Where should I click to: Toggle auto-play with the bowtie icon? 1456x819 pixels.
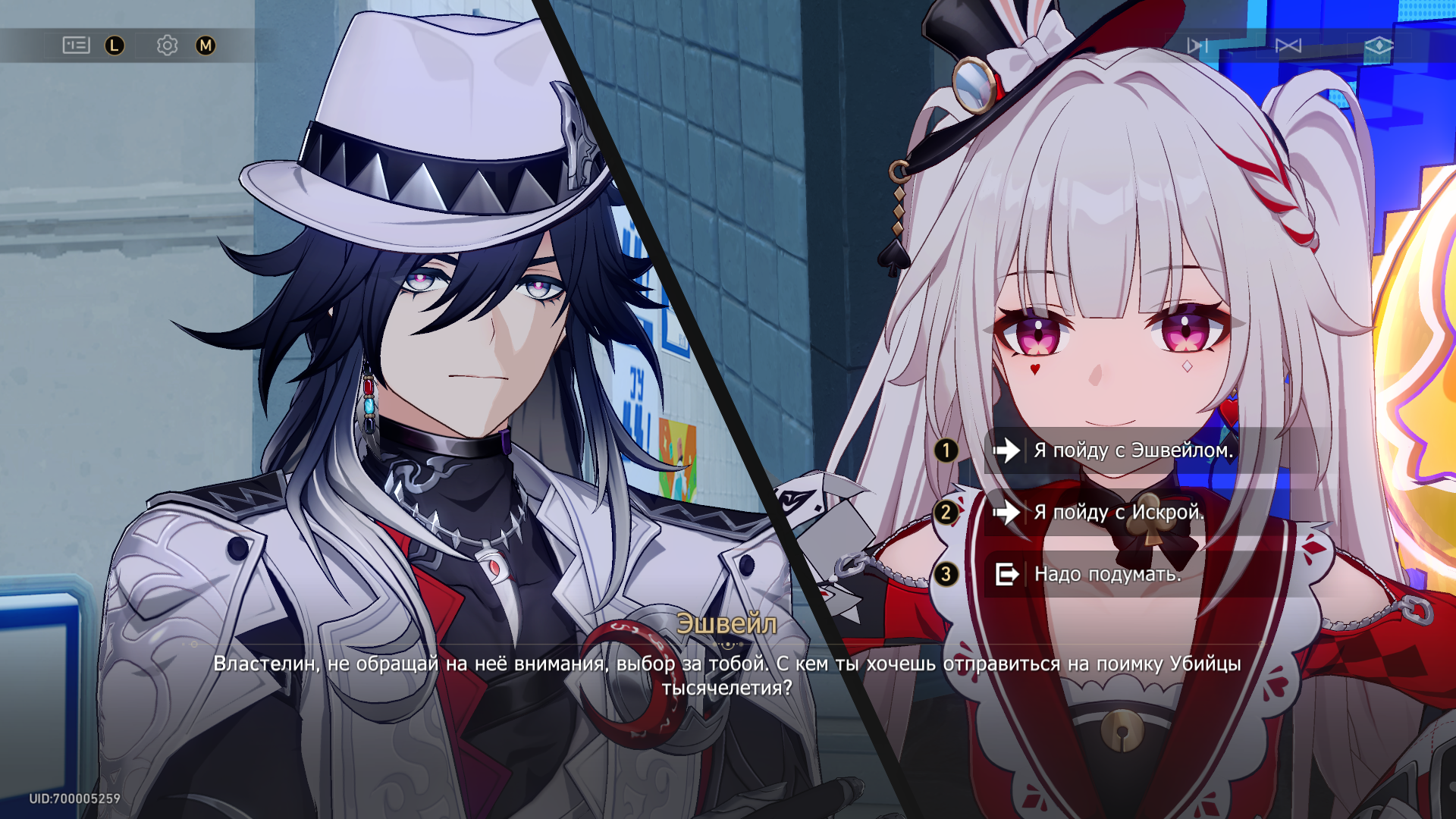1288,46
